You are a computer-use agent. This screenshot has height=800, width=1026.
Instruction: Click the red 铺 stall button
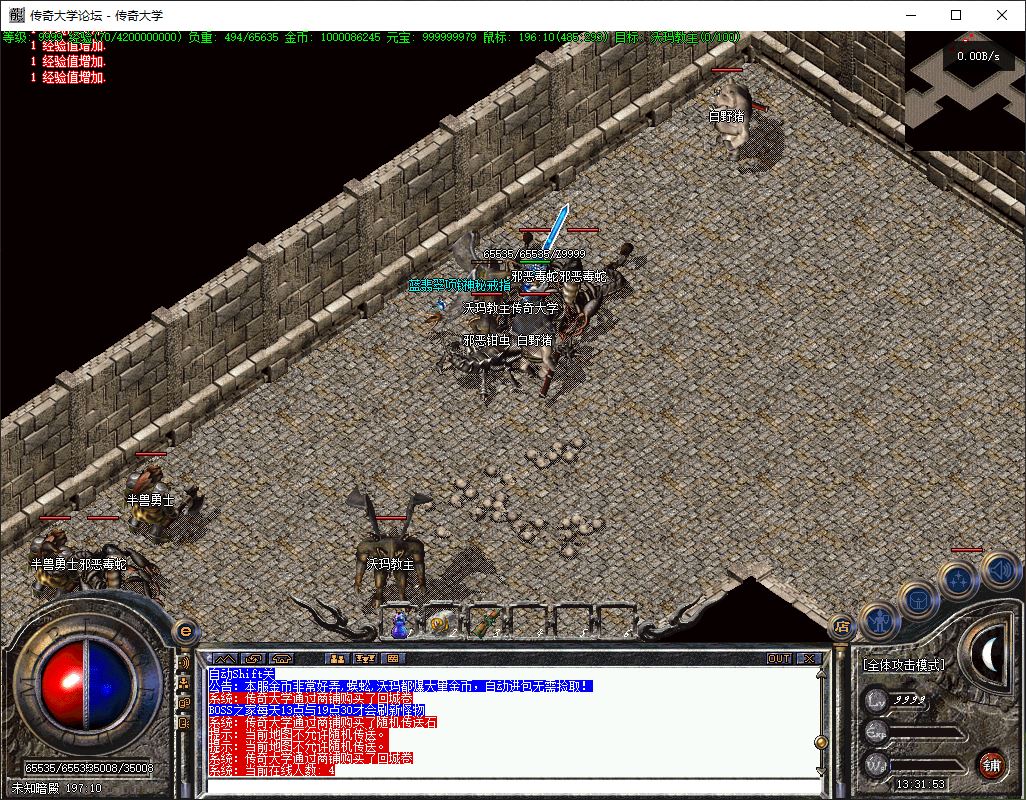[990, 765]
